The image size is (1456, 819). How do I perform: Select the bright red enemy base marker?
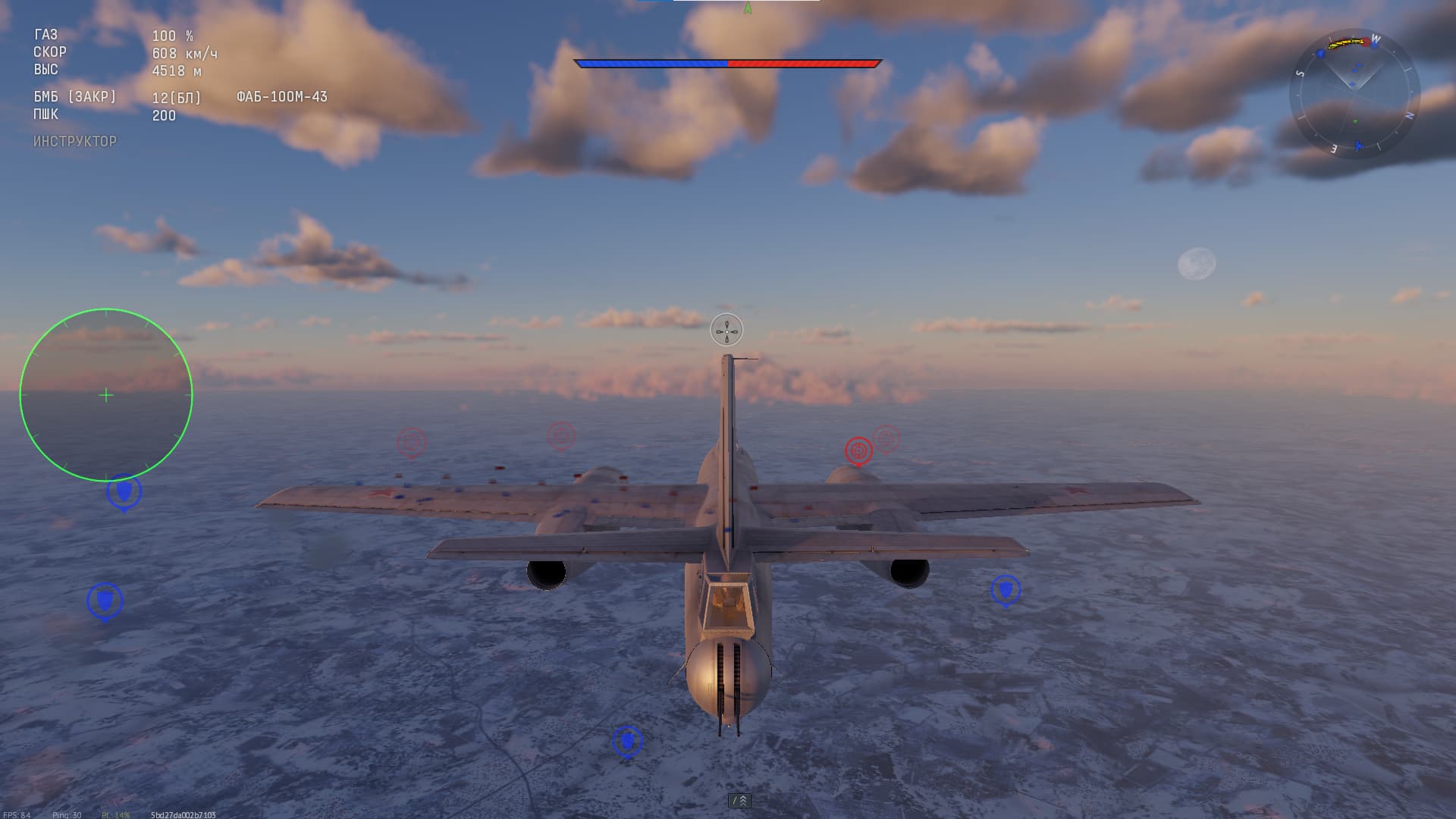(858, 450)
